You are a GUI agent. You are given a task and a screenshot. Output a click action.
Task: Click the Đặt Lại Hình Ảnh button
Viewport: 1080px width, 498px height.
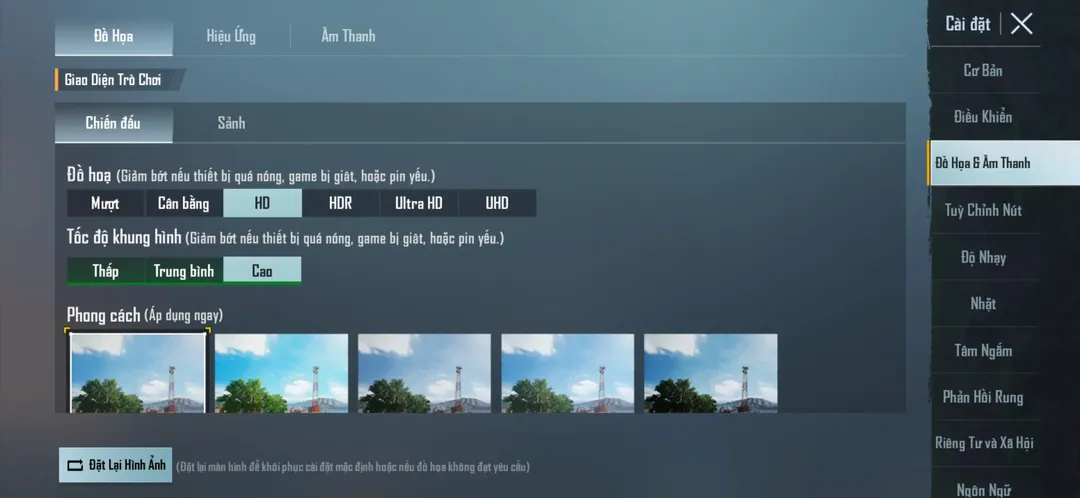[116, 465]
